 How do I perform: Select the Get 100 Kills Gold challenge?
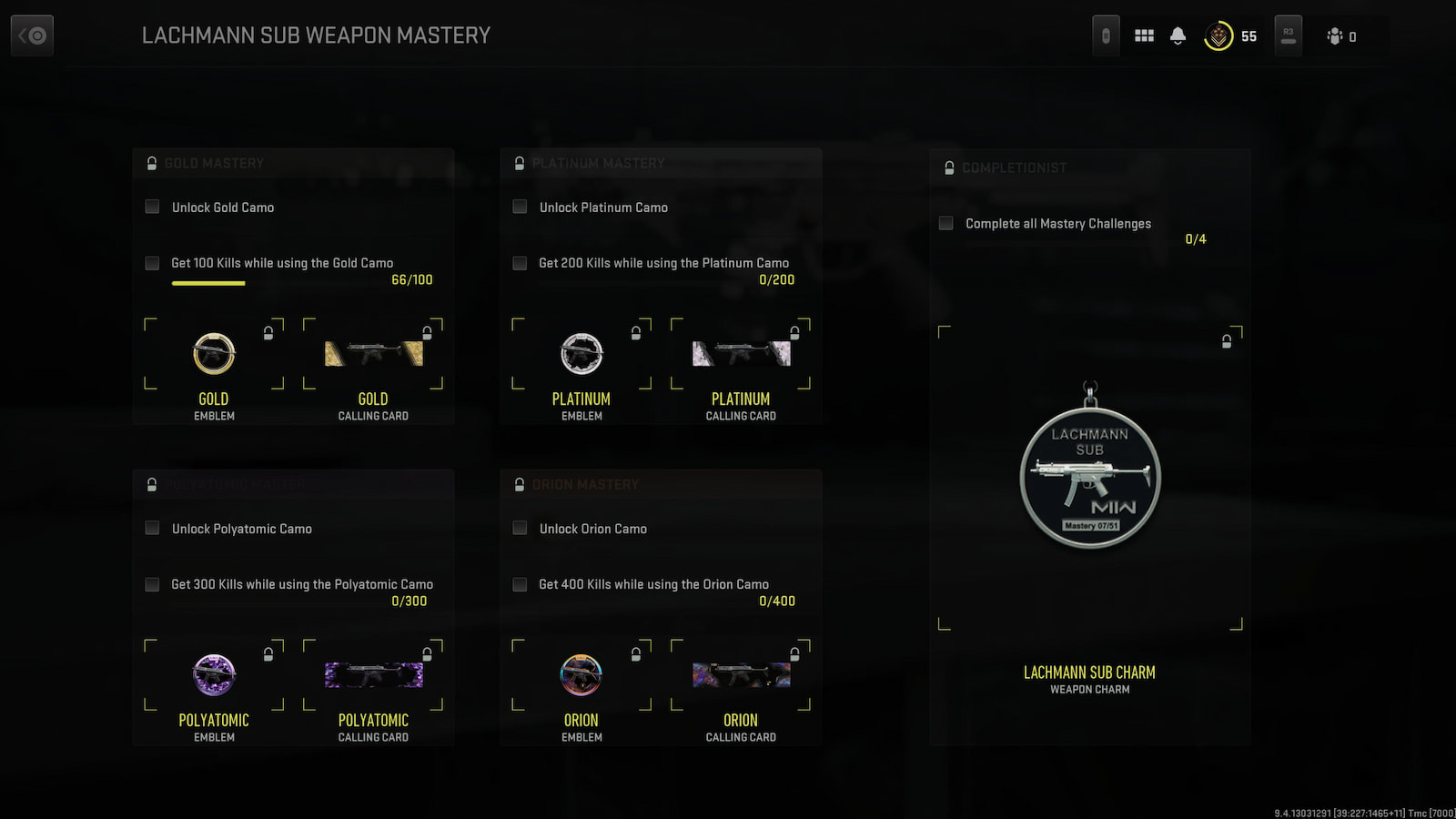pyautogui.click(x=282, y=263)
